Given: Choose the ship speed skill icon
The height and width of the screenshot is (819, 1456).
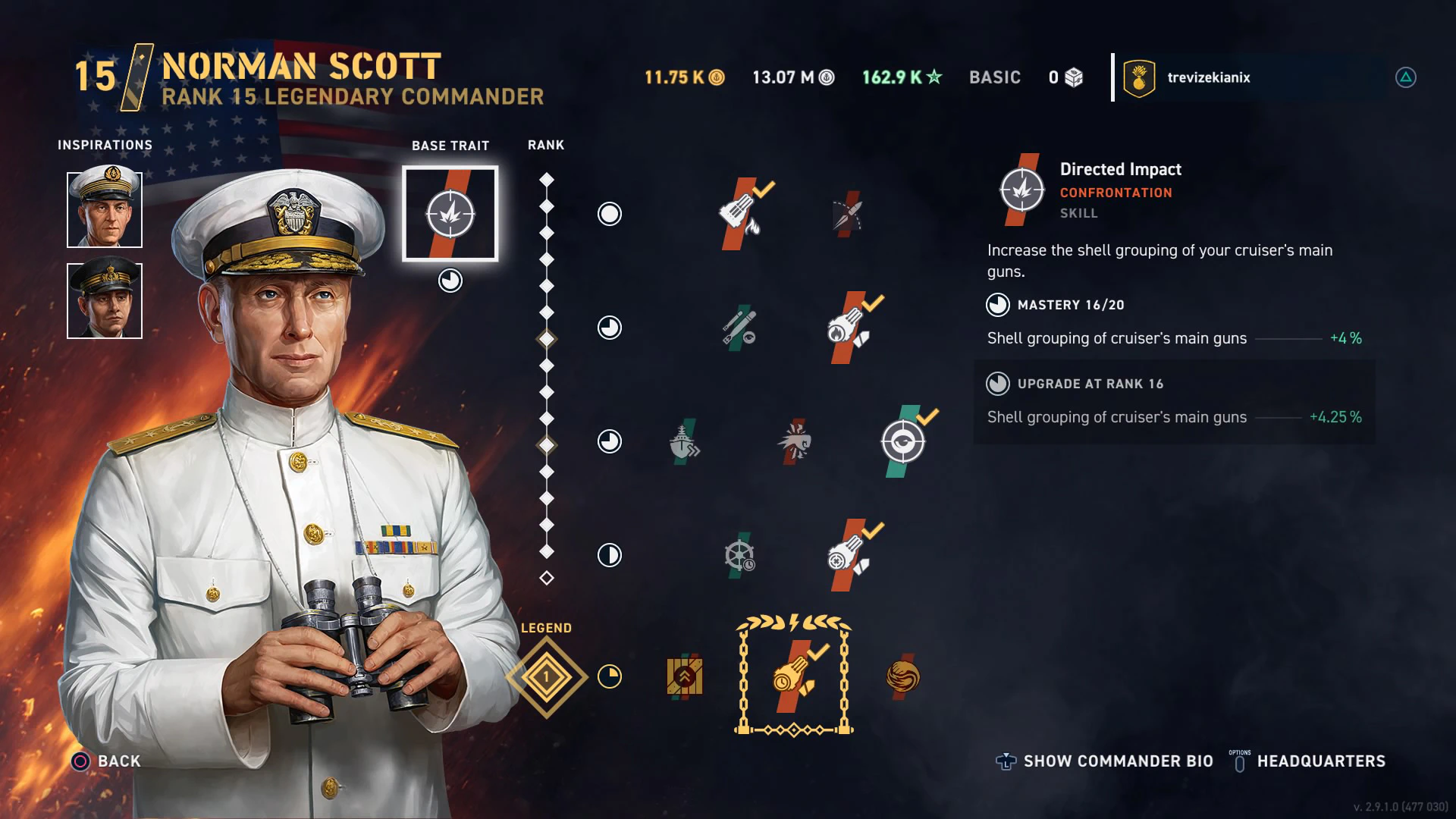Looking at the screenshot, I should [684, 442].
